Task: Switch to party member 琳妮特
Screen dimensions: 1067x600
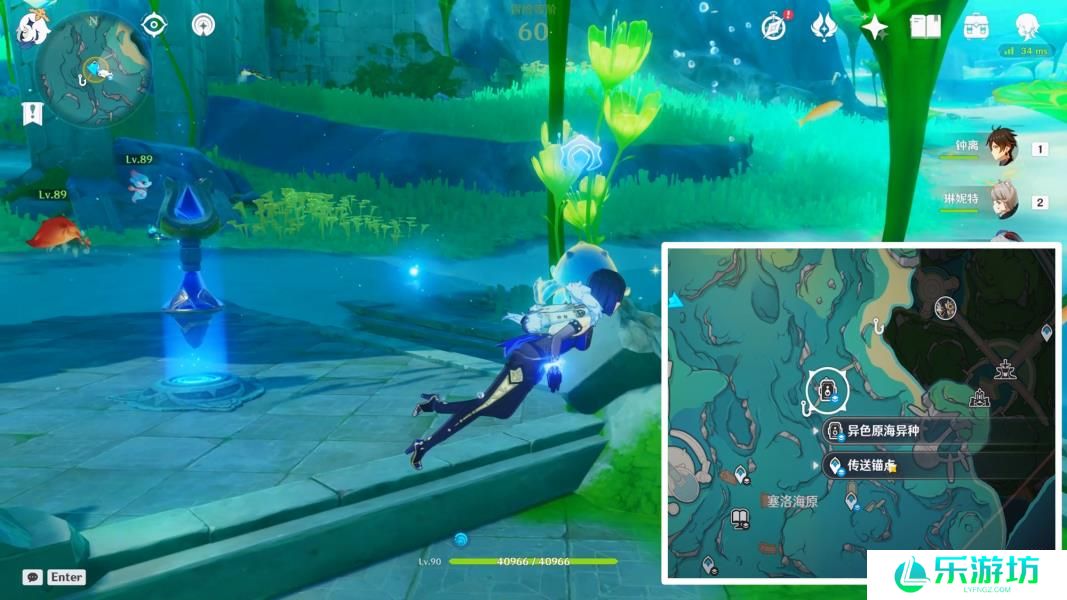Action: 1003,201
